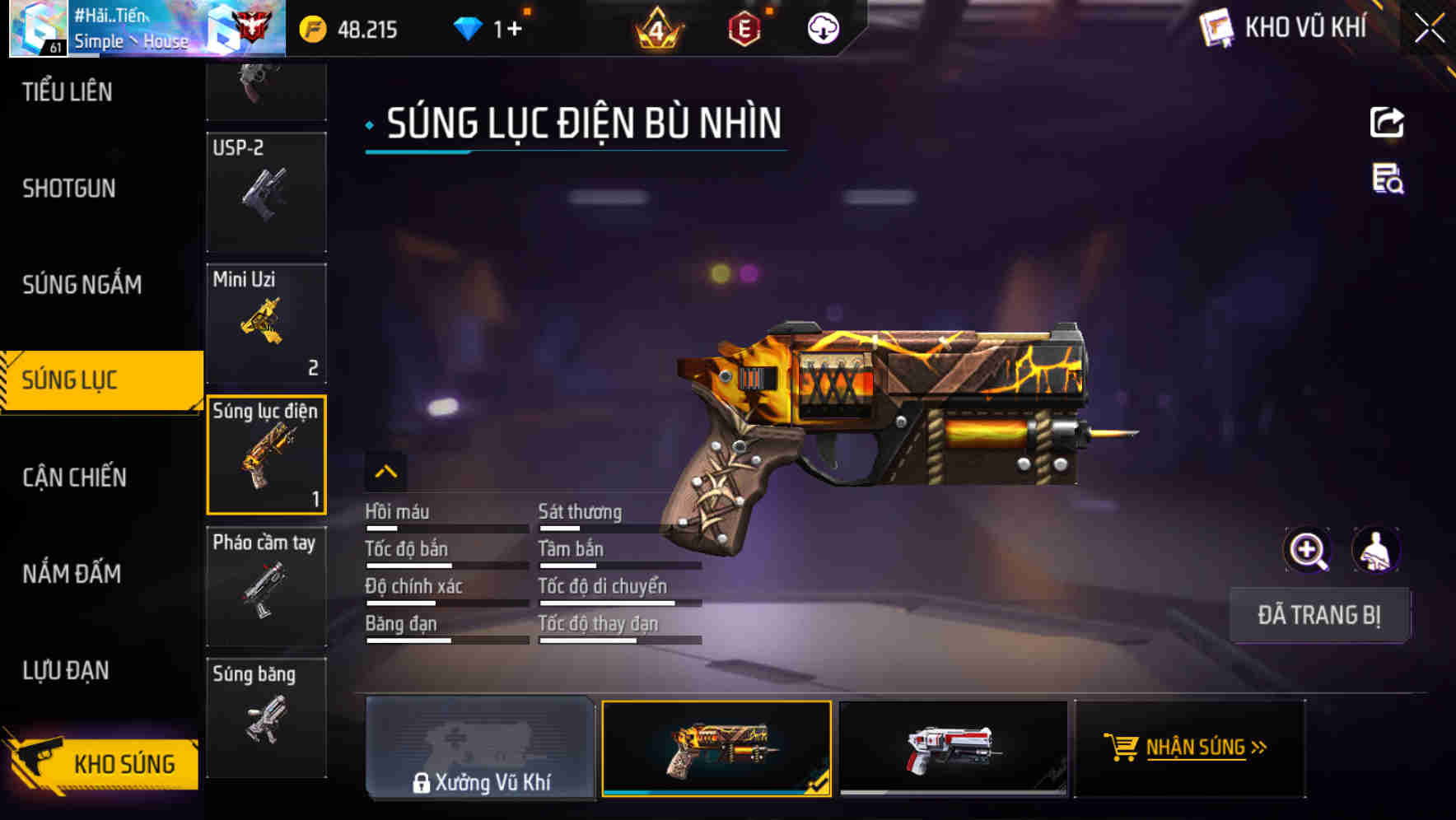Select the LỰU ĐẠN category
The height and width of the screenshot is (820, 1456).
(x=65, y=671)
